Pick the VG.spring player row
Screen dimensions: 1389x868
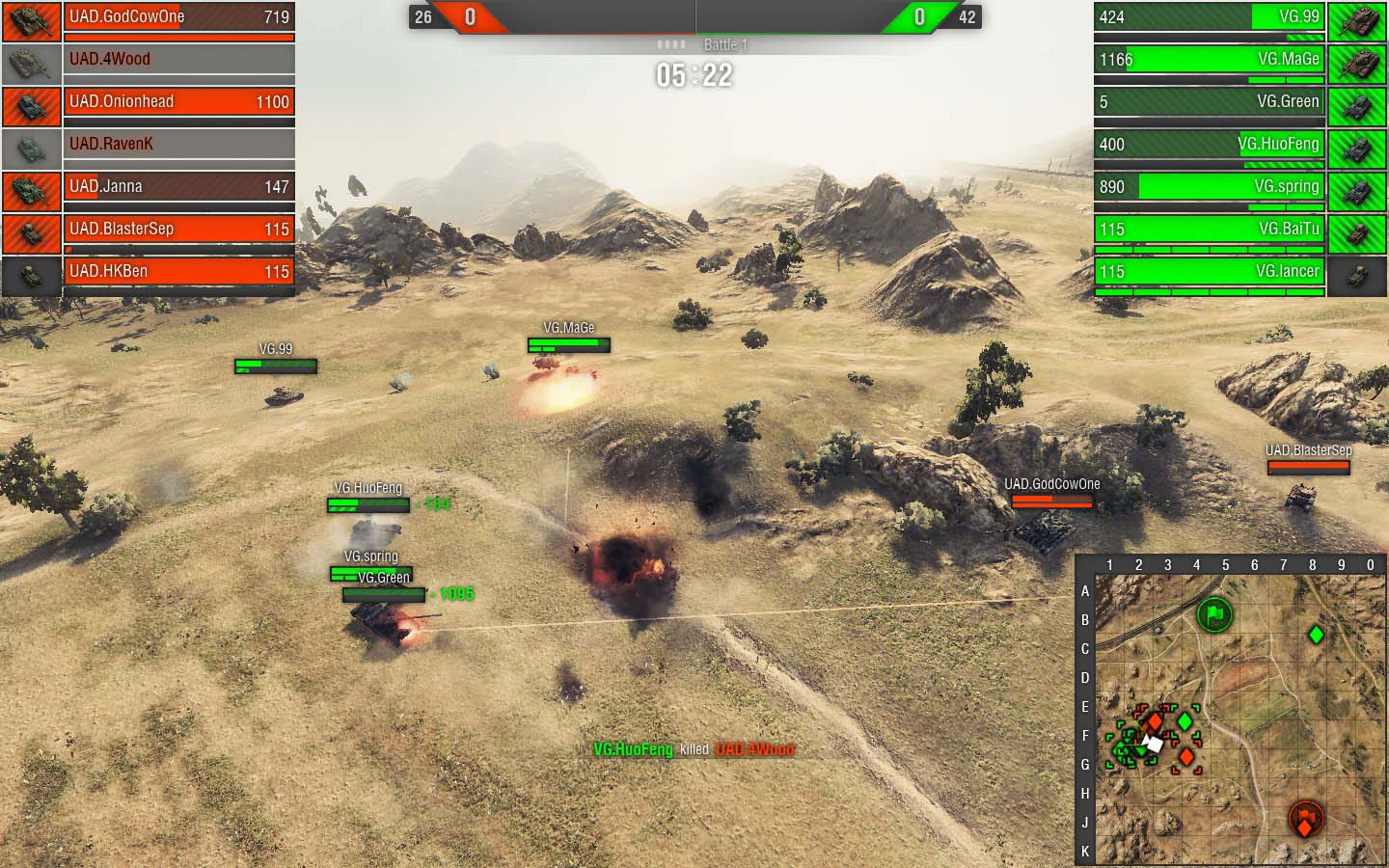[x=1210, y=187]
